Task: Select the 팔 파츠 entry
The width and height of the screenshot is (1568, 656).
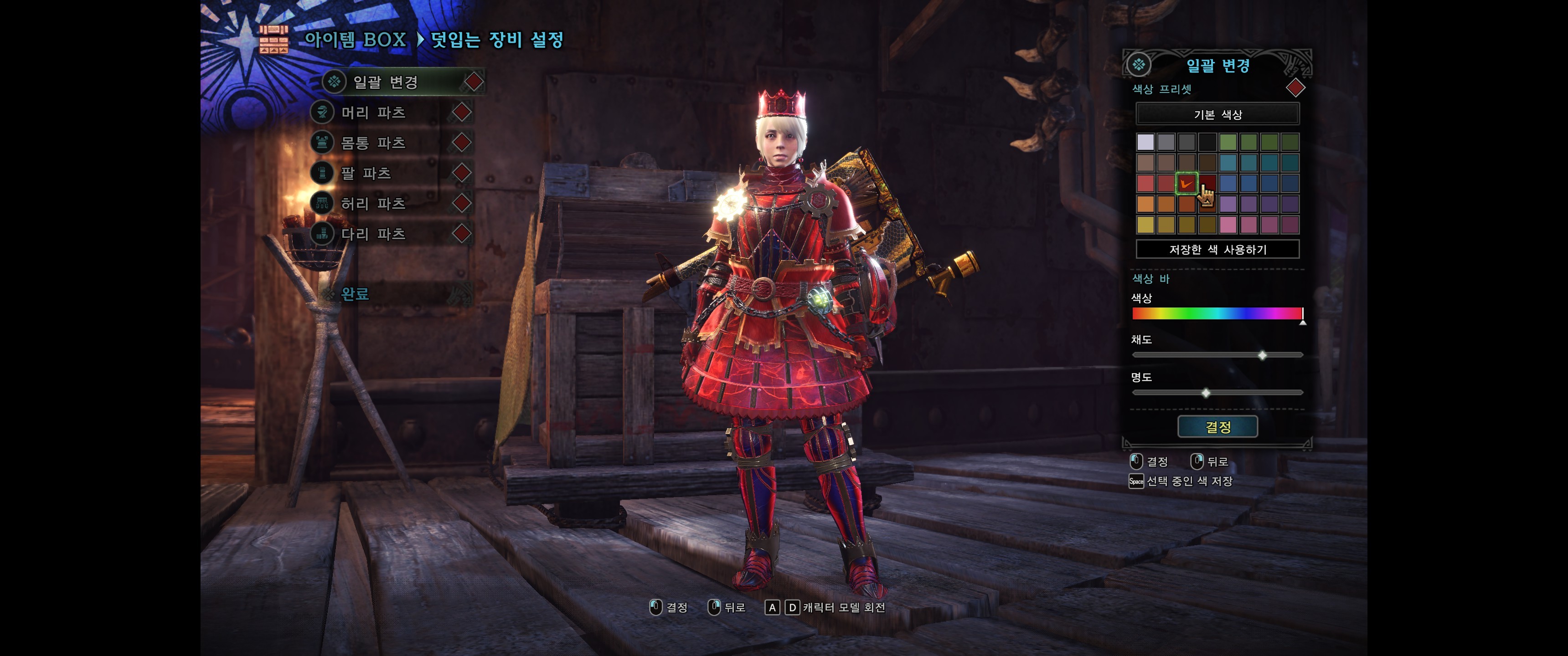Action: click(366, 174)
